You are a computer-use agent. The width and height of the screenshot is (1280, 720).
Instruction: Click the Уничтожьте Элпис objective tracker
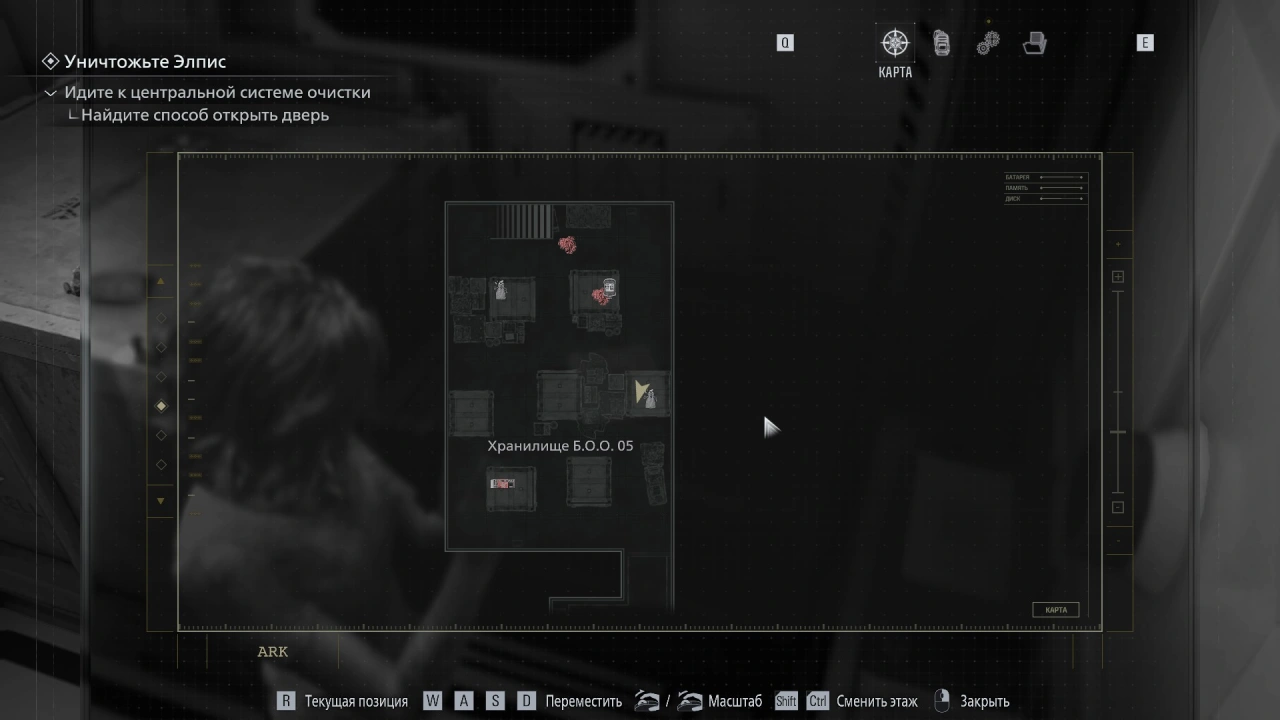click(145, 62)
